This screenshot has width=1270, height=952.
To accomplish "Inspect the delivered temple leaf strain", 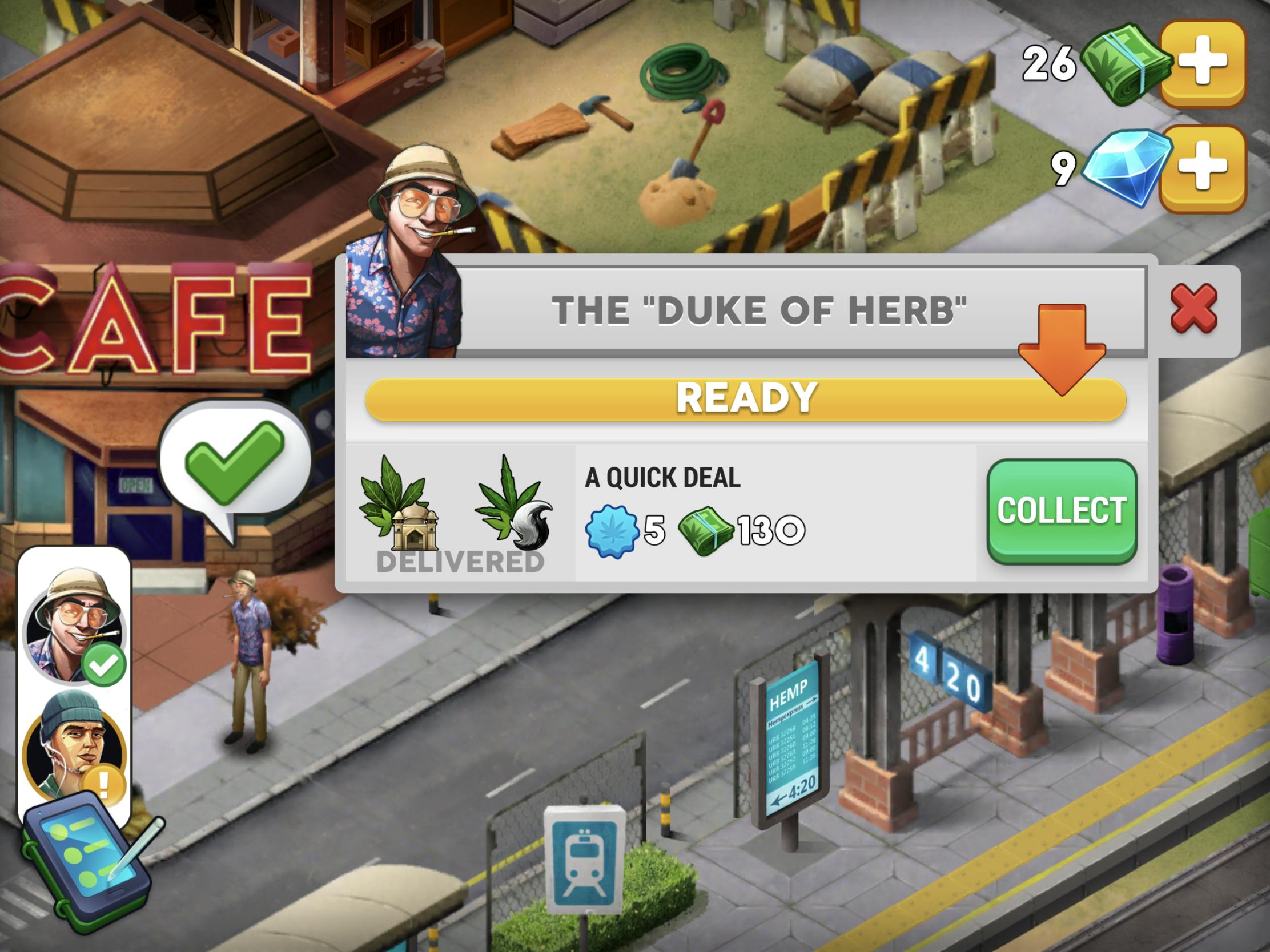I will click(397, 504).
